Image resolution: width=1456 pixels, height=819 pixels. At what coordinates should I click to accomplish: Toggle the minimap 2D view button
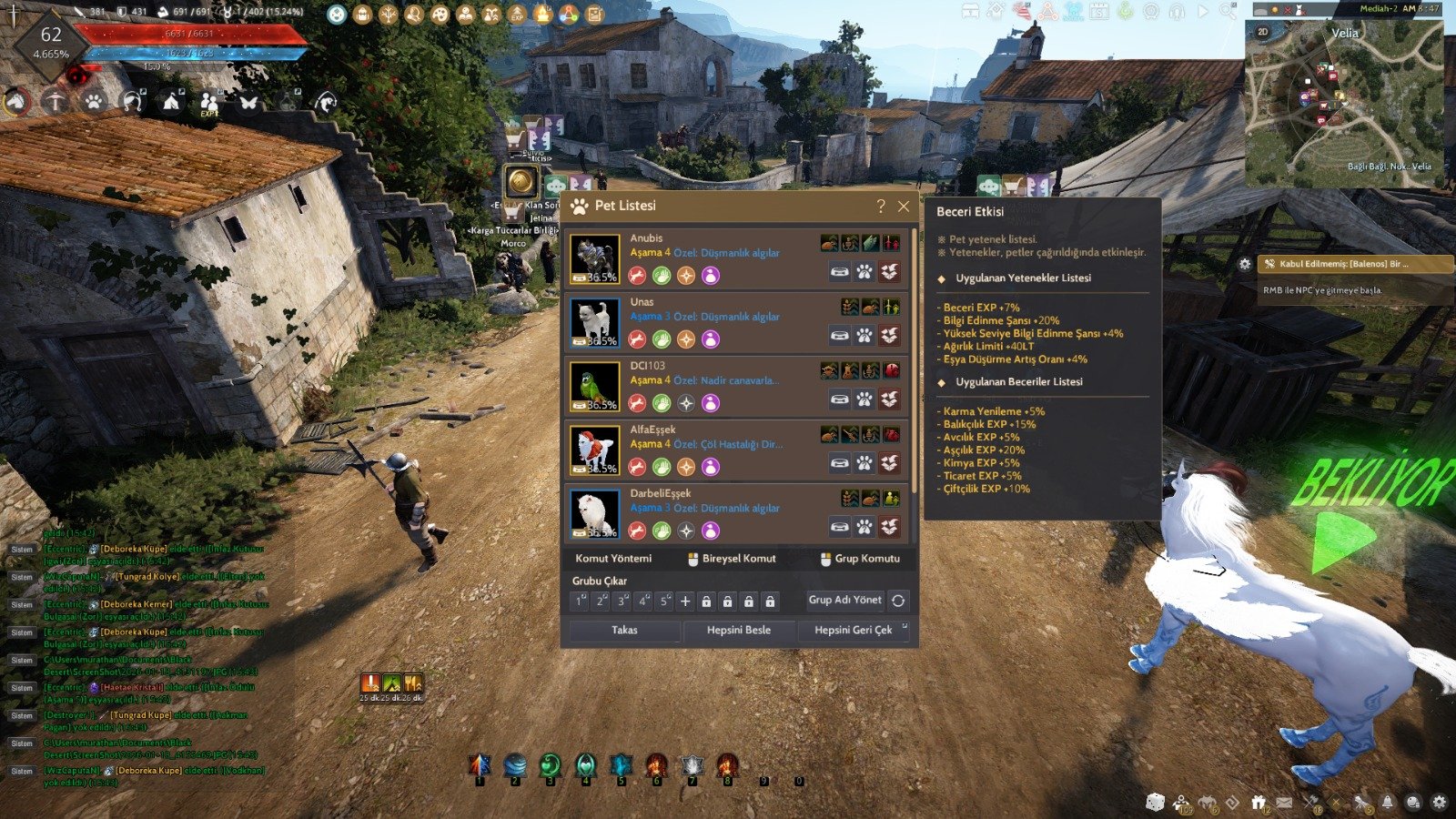1262,32
